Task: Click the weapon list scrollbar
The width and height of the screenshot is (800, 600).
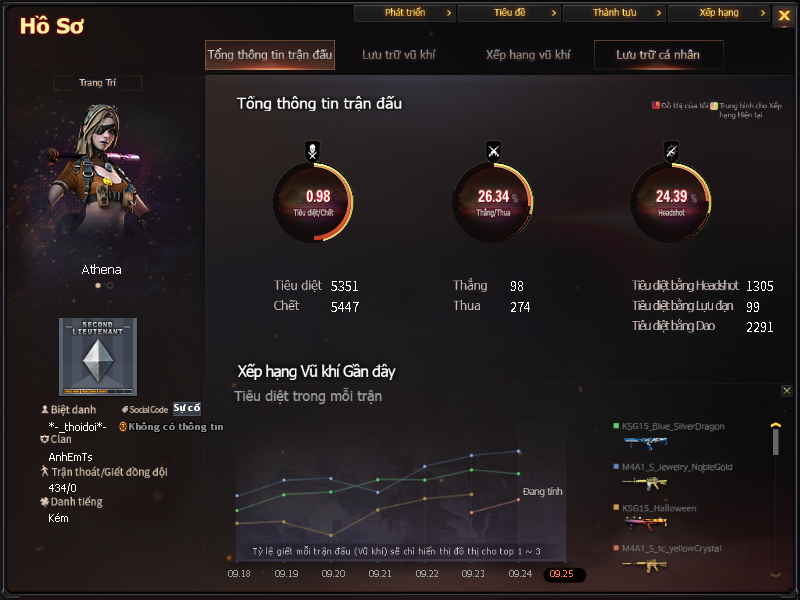Action: pos(775,440)
